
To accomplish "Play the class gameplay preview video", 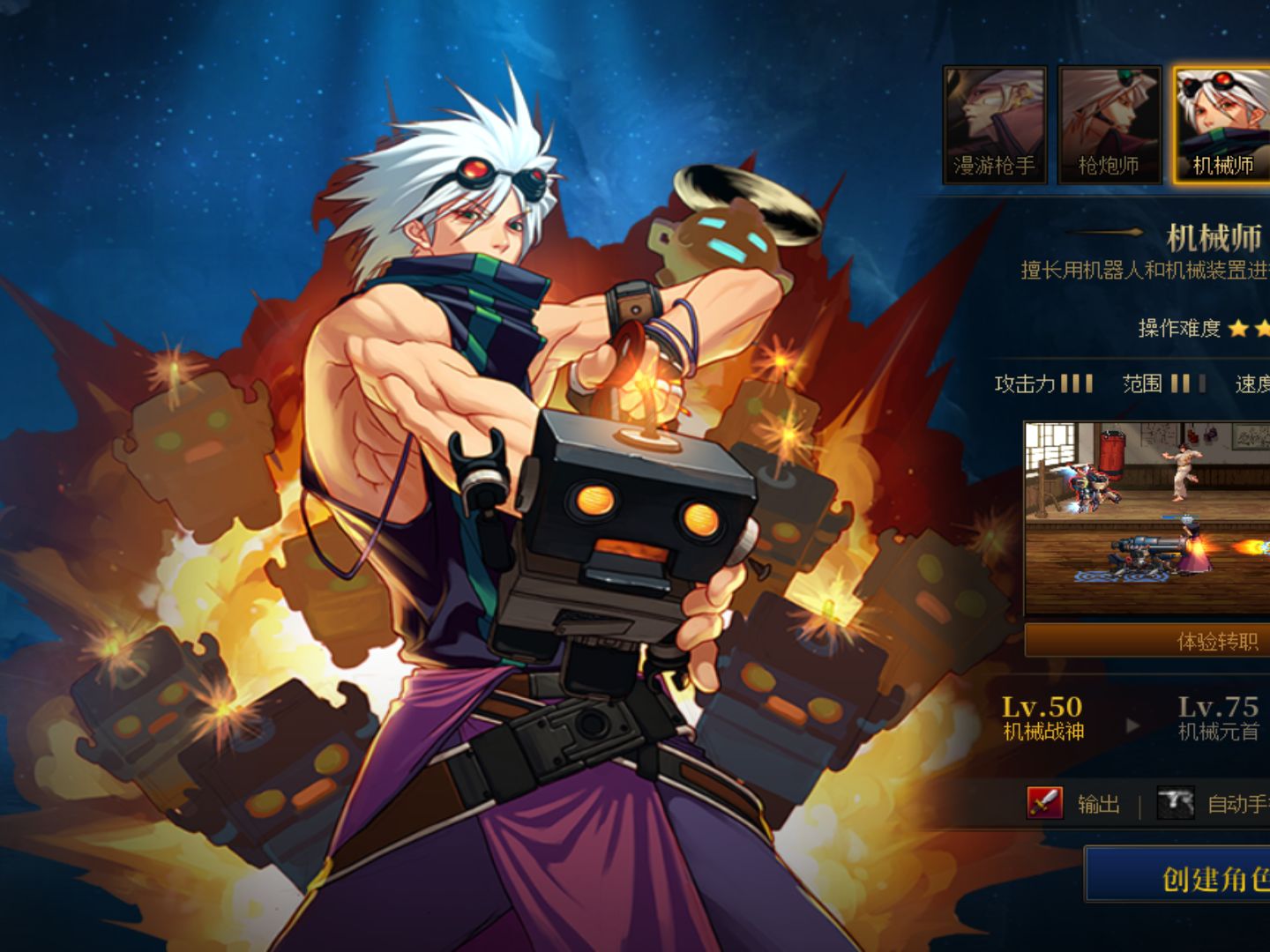I will click(1147, 518).
